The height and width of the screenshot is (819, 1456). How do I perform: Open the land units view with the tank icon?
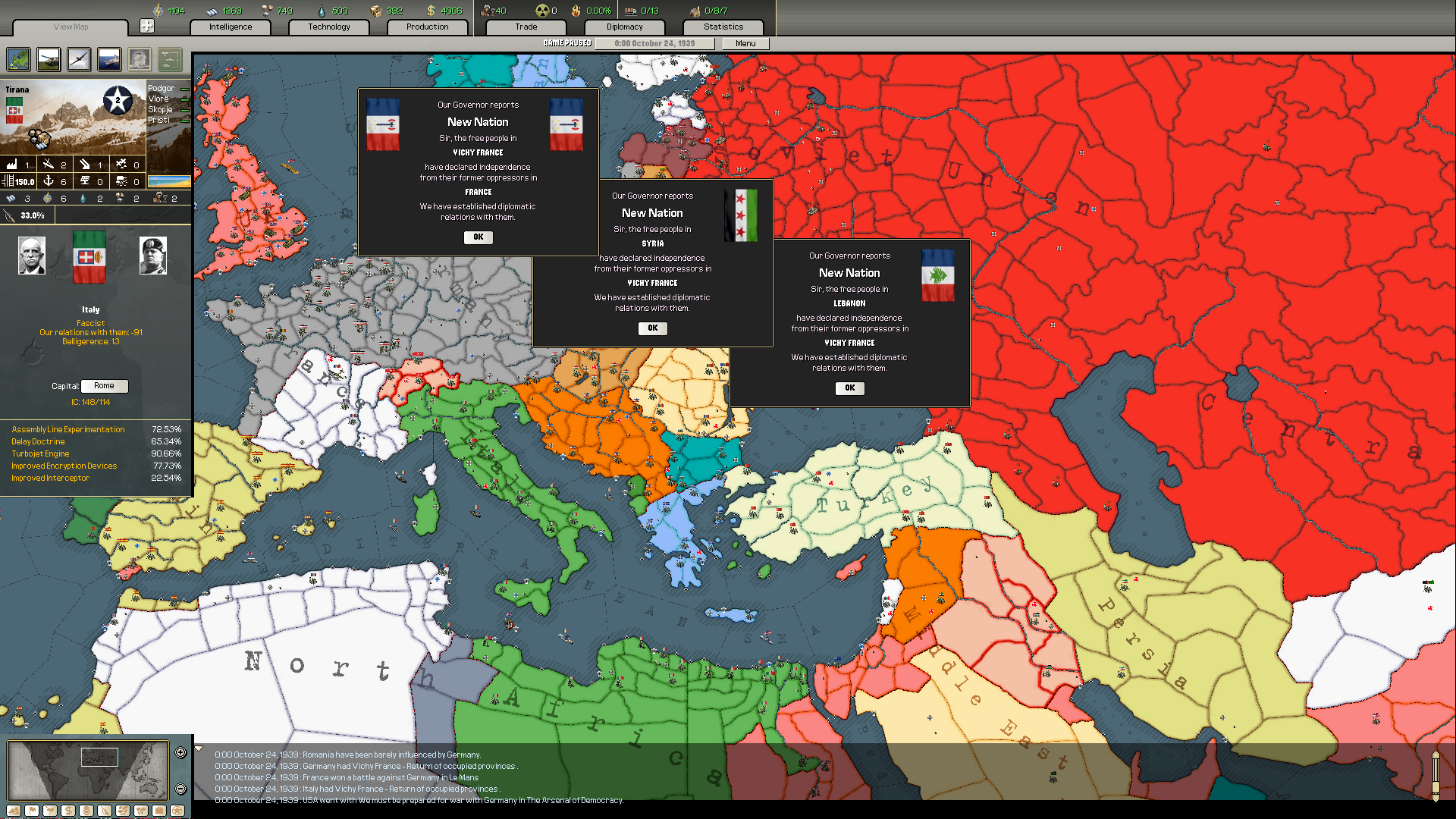48,59
